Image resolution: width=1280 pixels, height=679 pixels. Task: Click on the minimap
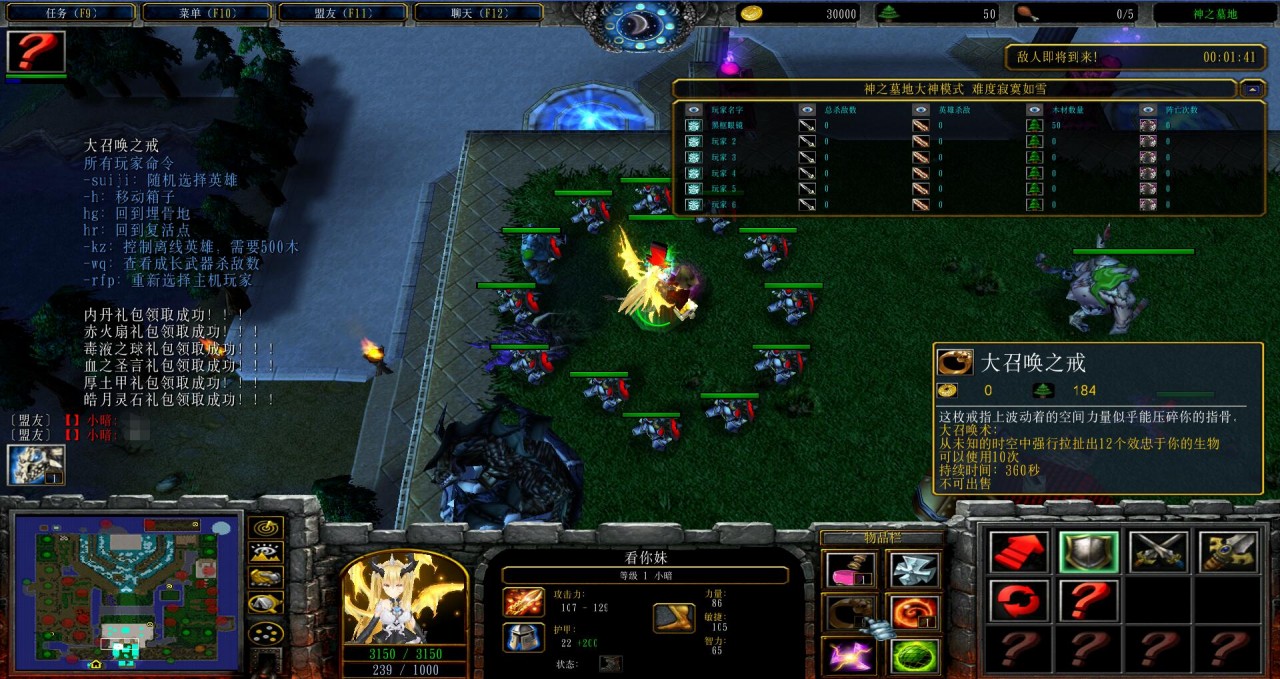tap(126, 590)
